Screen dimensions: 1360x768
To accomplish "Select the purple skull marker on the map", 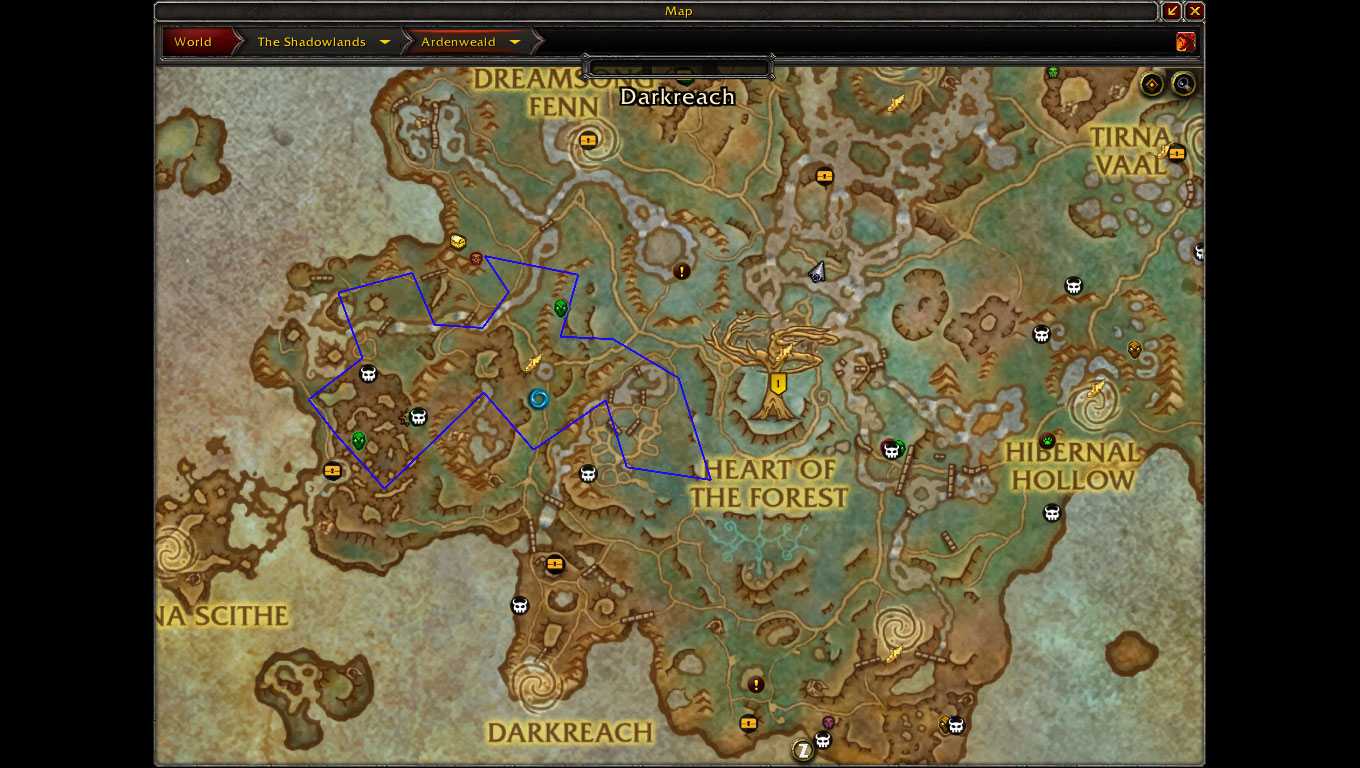I will (x=828, y=722).
